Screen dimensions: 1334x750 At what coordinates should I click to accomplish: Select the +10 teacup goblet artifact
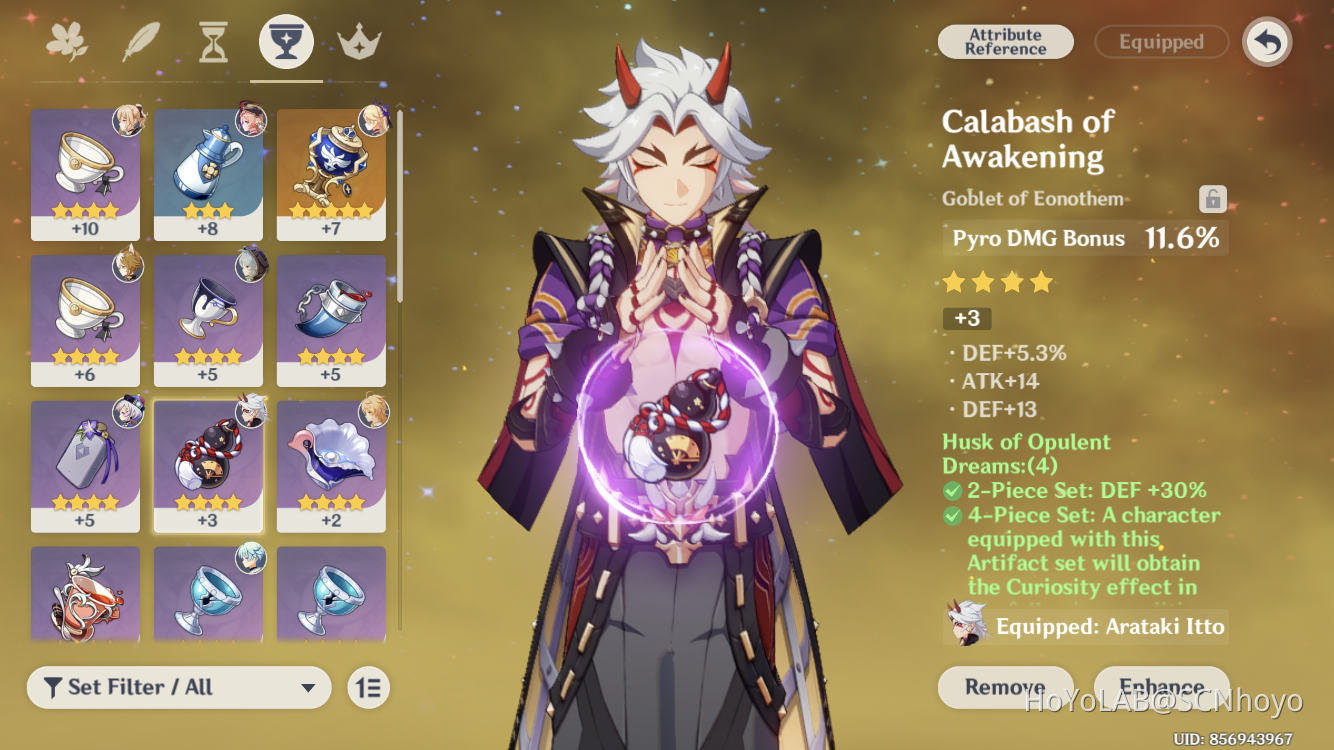[x=85, y=170]
